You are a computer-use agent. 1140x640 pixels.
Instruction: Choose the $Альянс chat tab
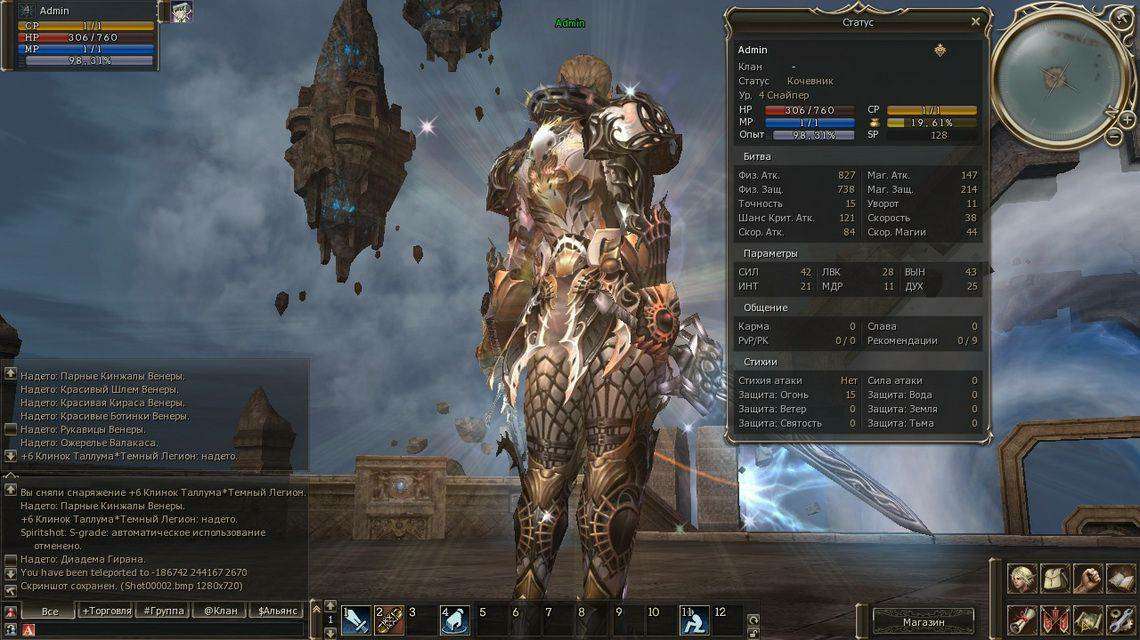point(277,610)
